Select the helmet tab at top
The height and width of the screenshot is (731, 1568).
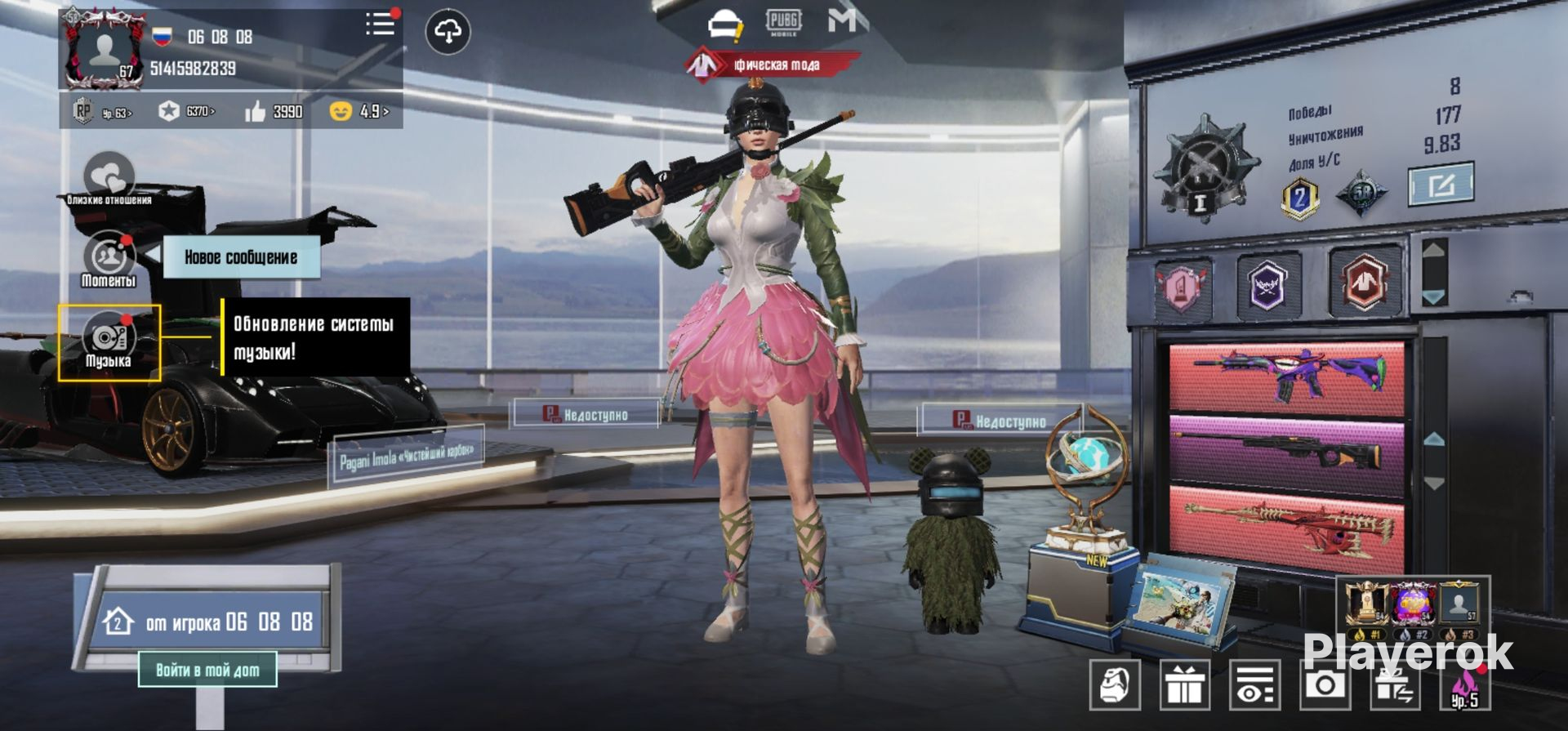(x=725, y=25)
